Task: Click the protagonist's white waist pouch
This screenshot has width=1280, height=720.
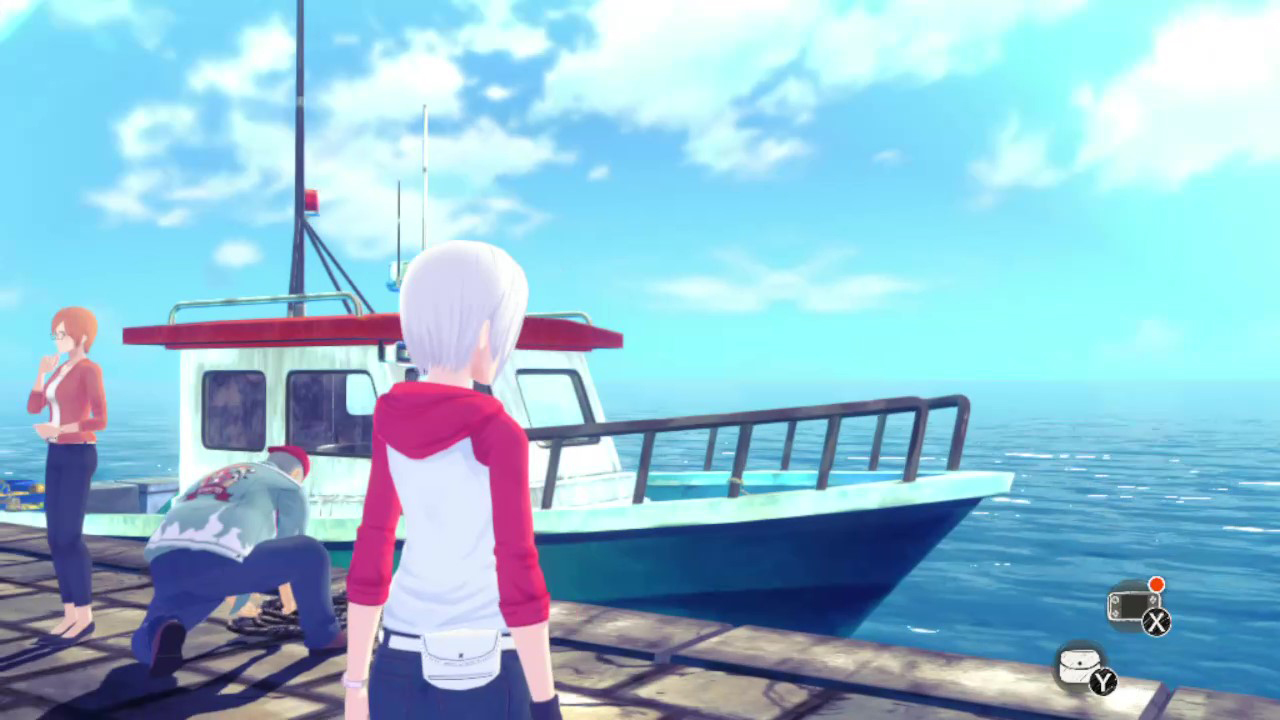Action: click(x=460, y=655)
